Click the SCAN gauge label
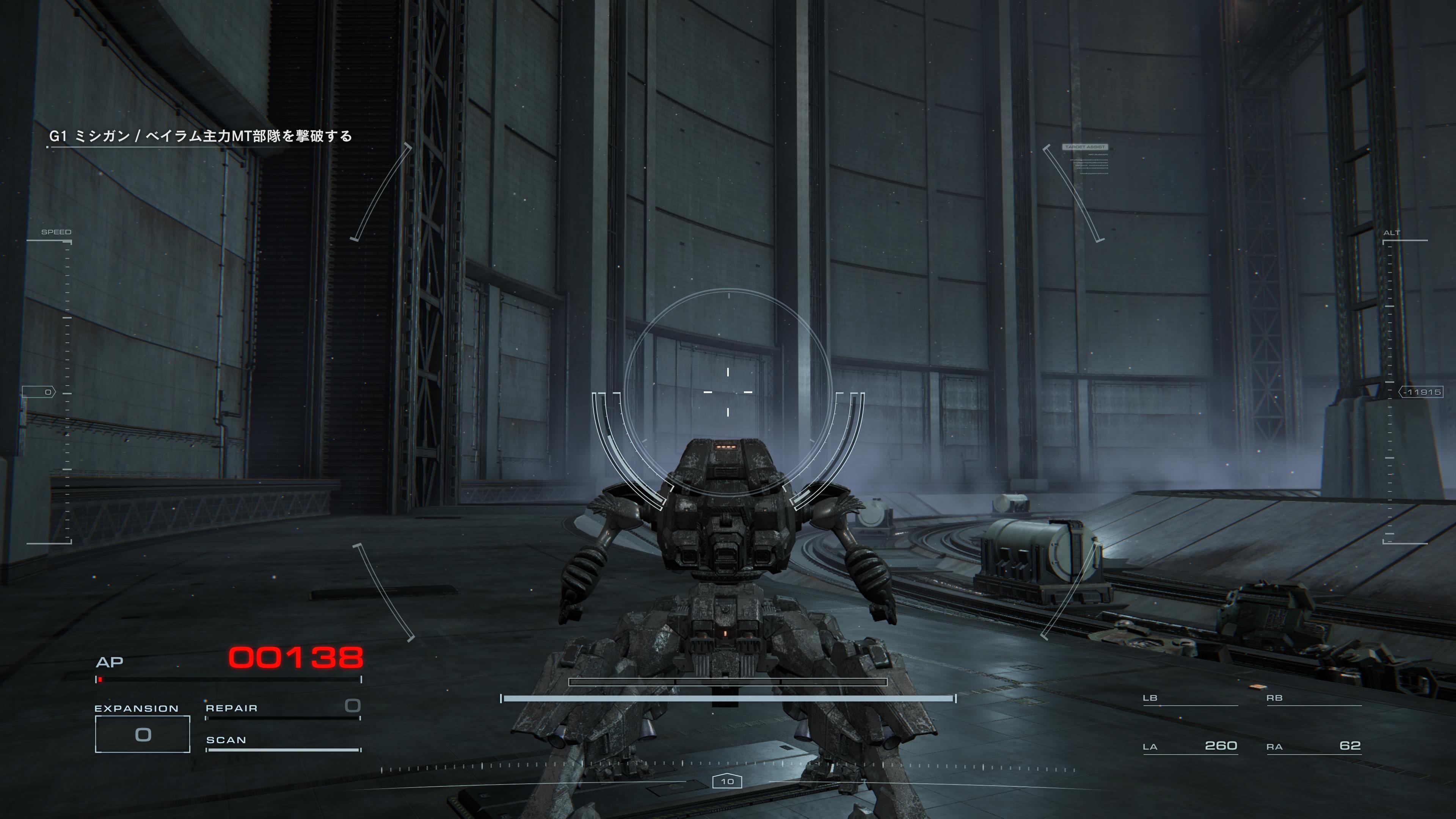The image size is (1456, 819). click(226, 740)
